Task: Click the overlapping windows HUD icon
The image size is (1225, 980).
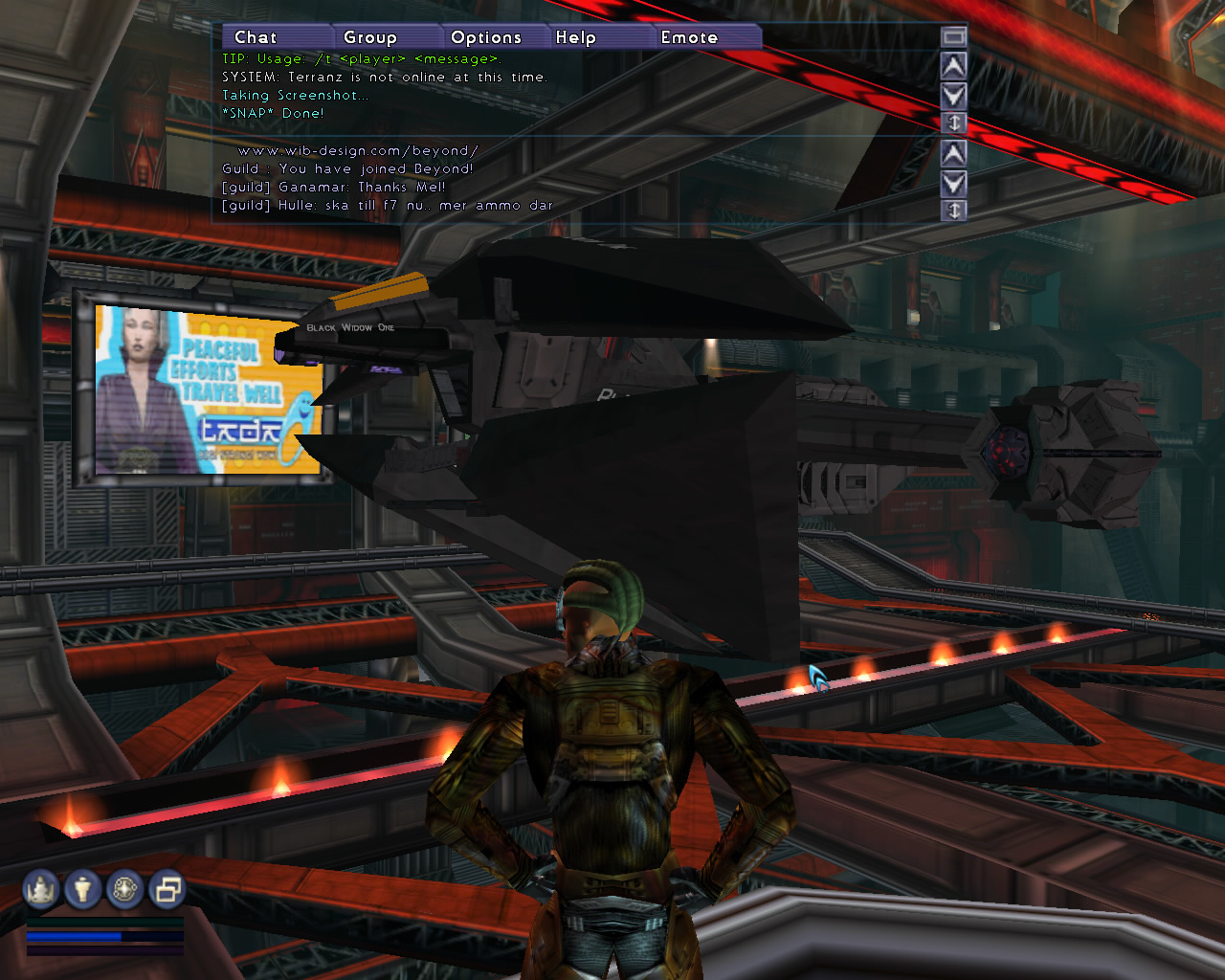Action: (x=167, y=890)
